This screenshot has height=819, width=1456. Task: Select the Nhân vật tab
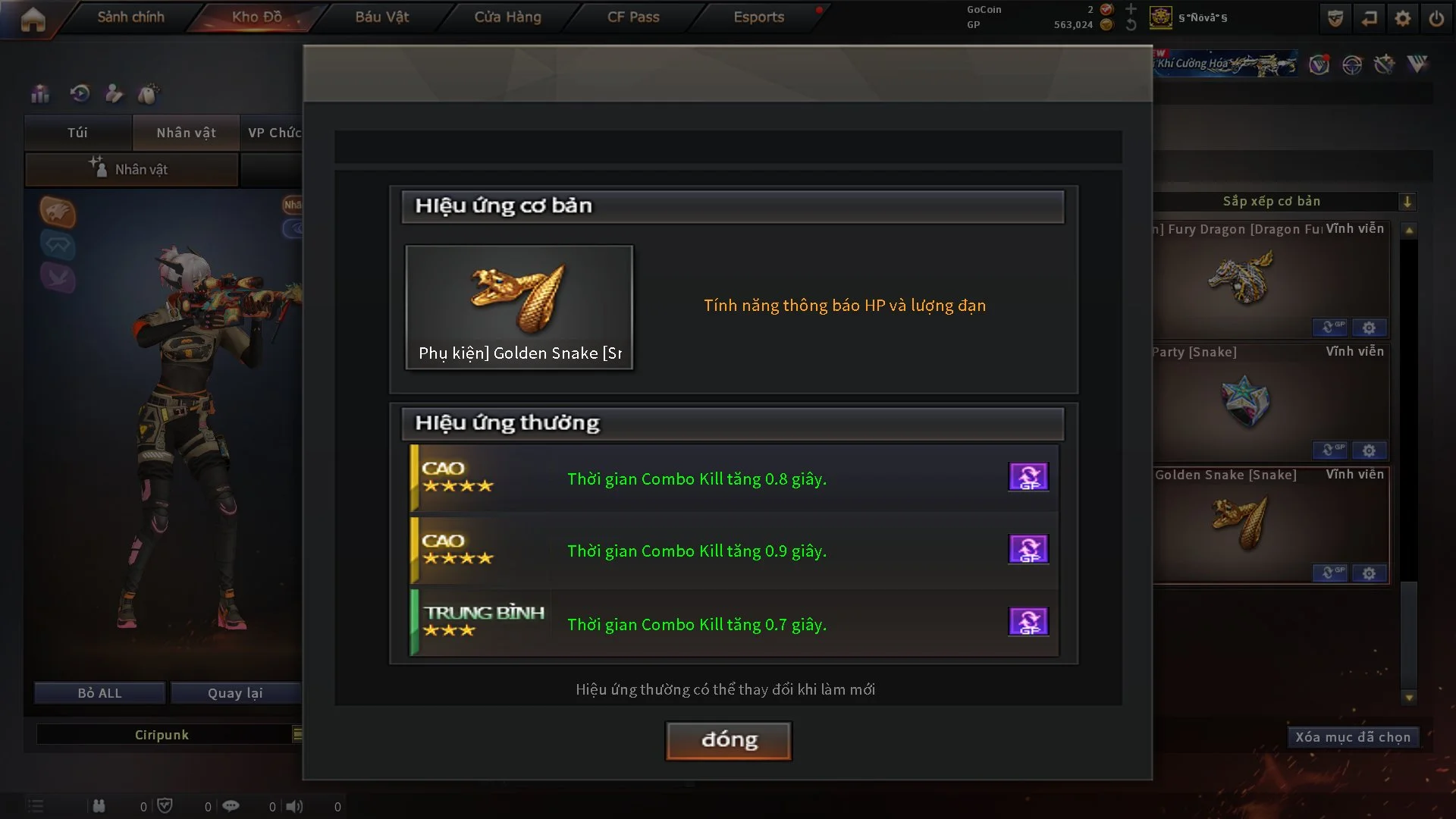pyautogui.click(x=186, y=133)
